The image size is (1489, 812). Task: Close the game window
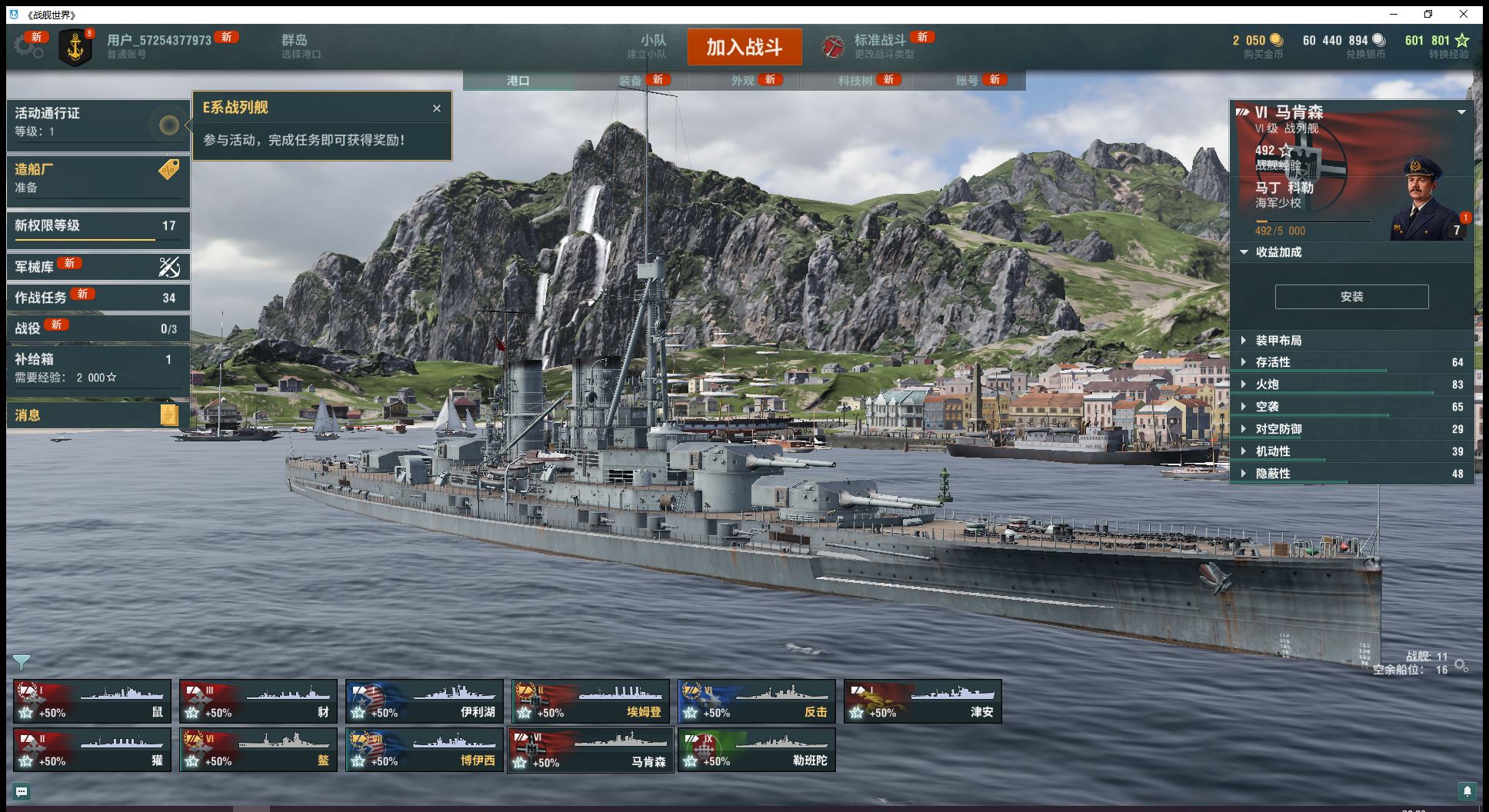point(1464,14)
